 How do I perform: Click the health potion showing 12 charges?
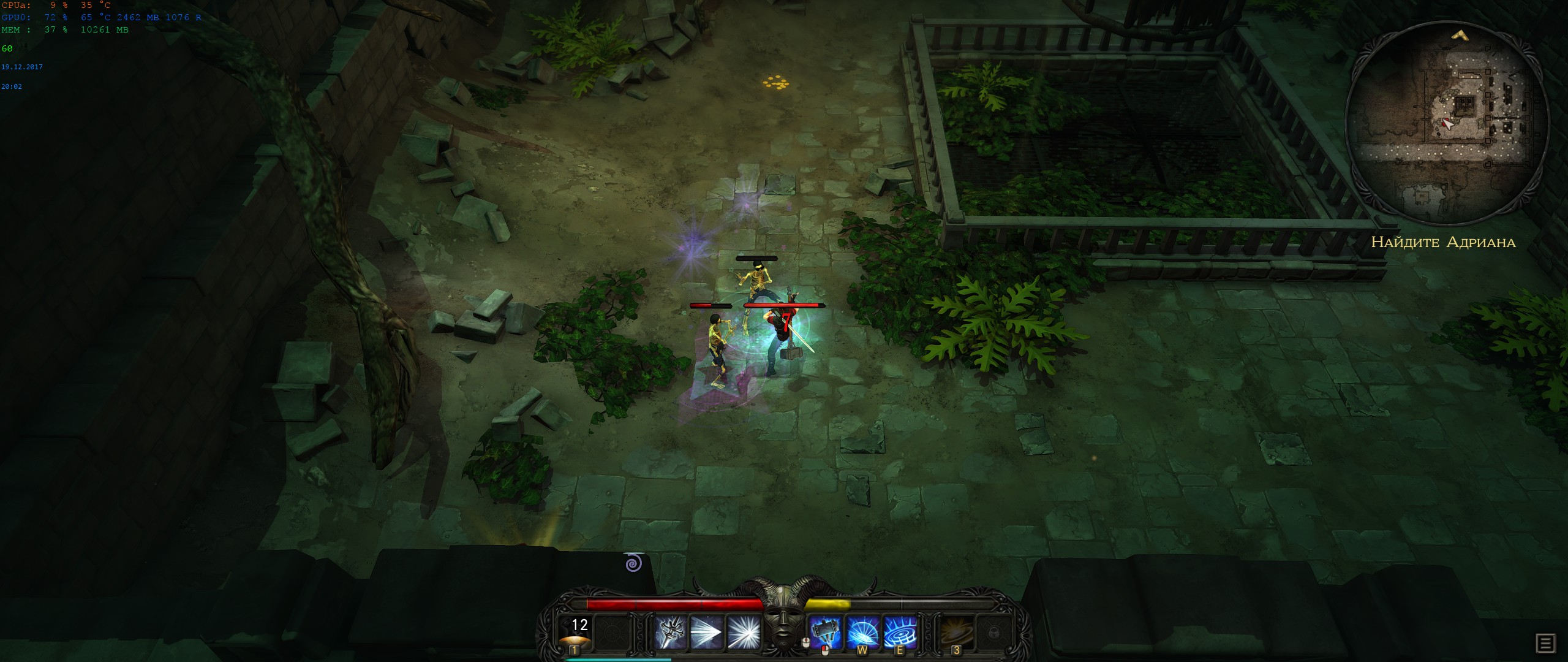point(576,633)
